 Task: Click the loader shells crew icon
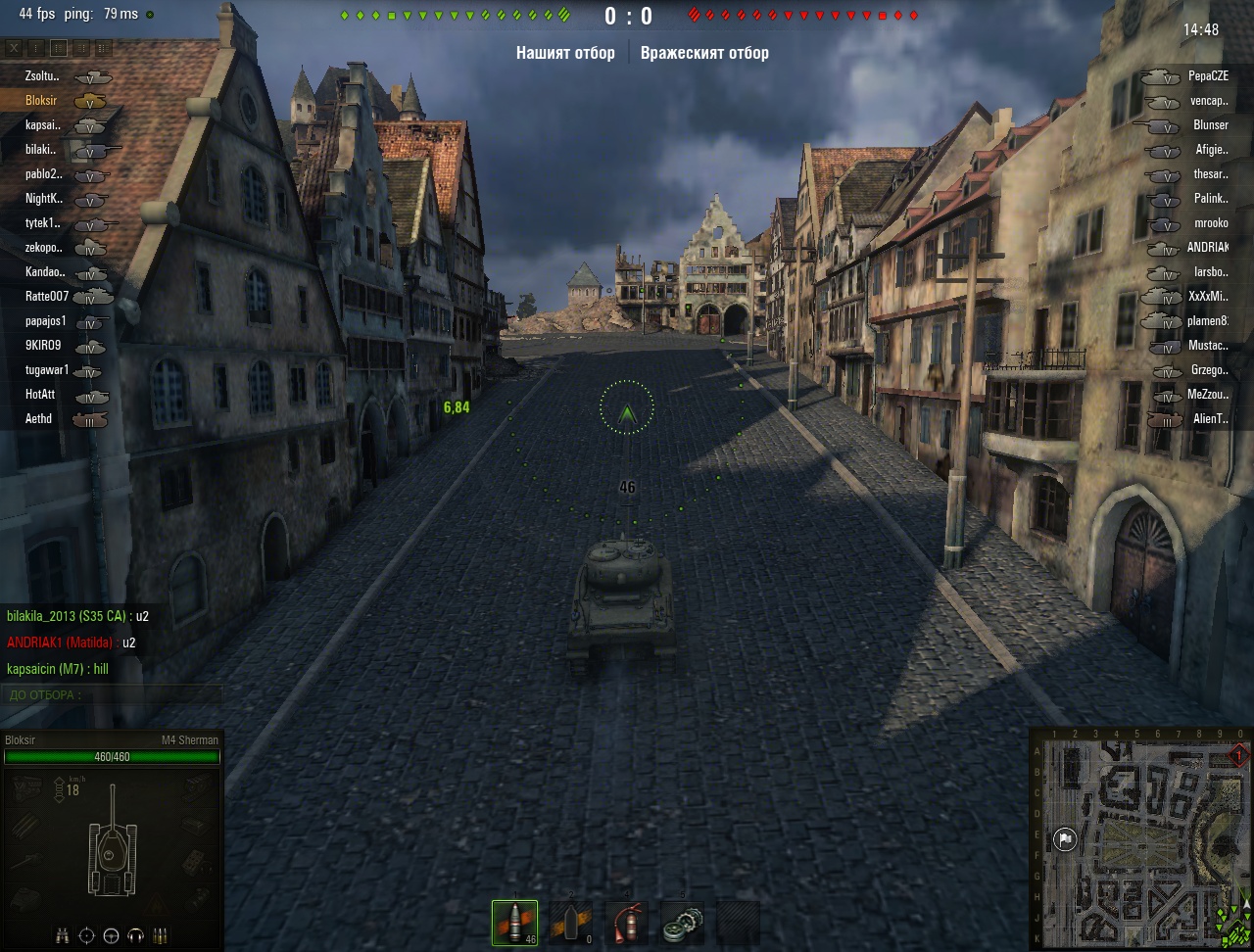161,935
